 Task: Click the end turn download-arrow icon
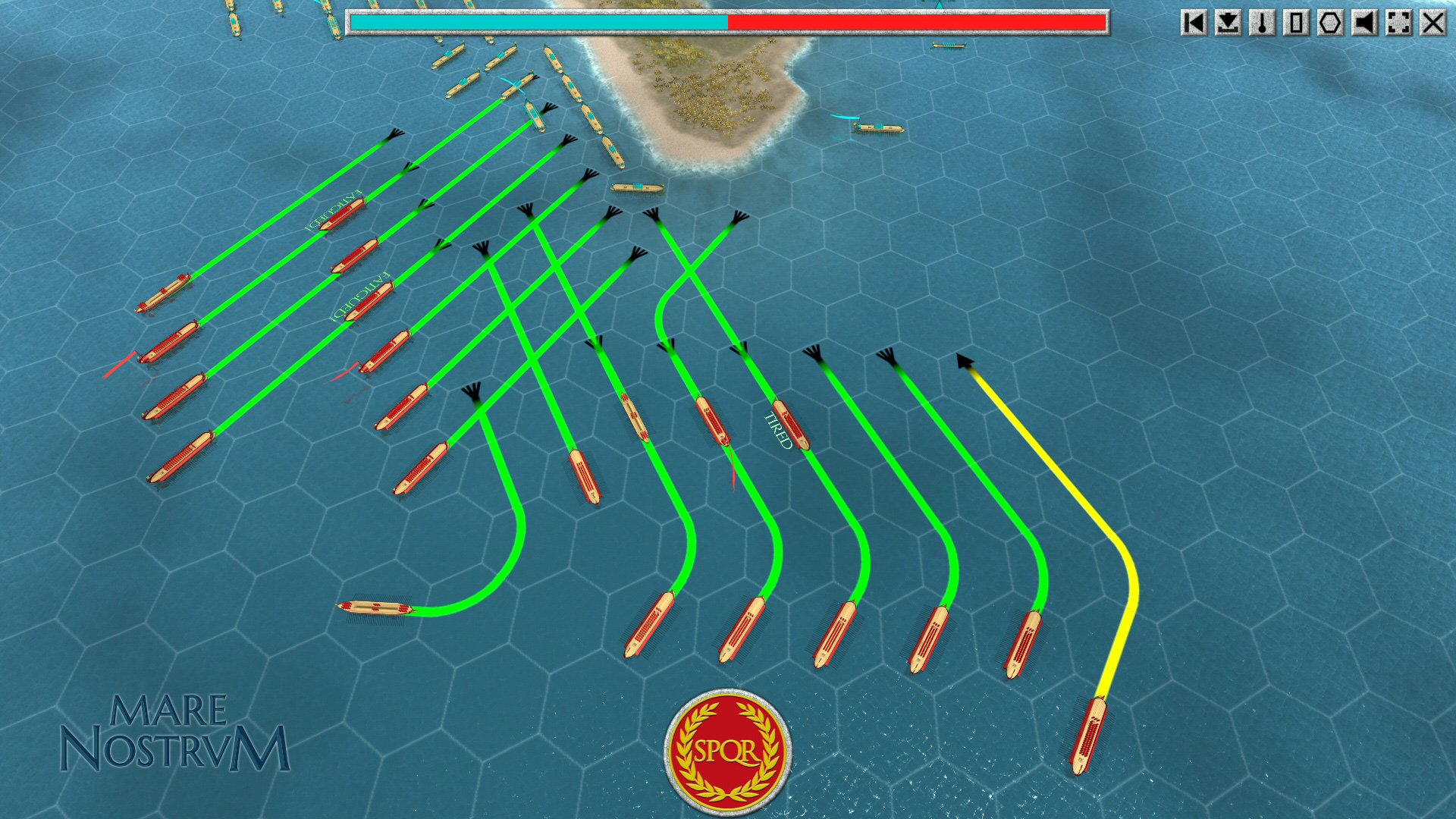1230,23
